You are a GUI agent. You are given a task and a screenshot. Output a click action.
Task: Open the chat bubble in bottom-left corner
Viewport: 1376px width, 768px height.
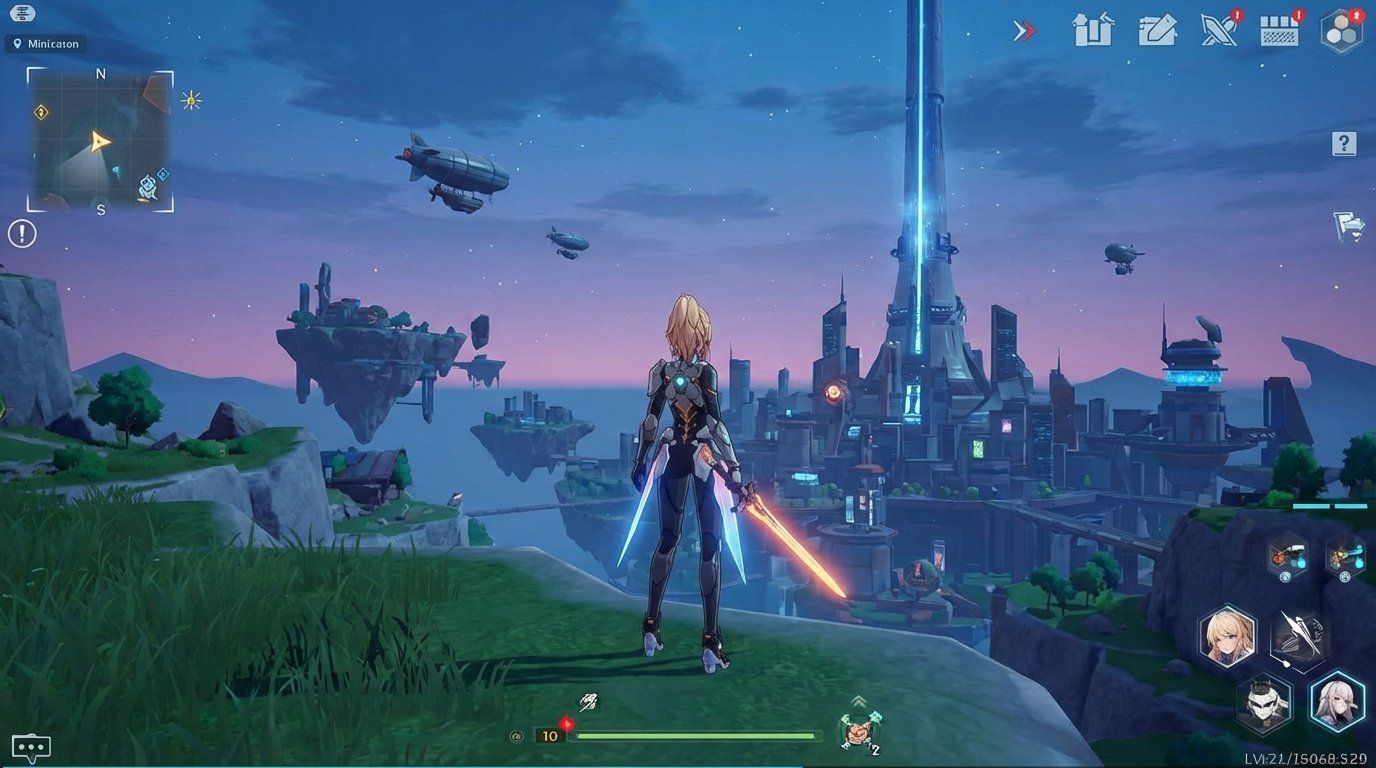(x=30, y=745)
